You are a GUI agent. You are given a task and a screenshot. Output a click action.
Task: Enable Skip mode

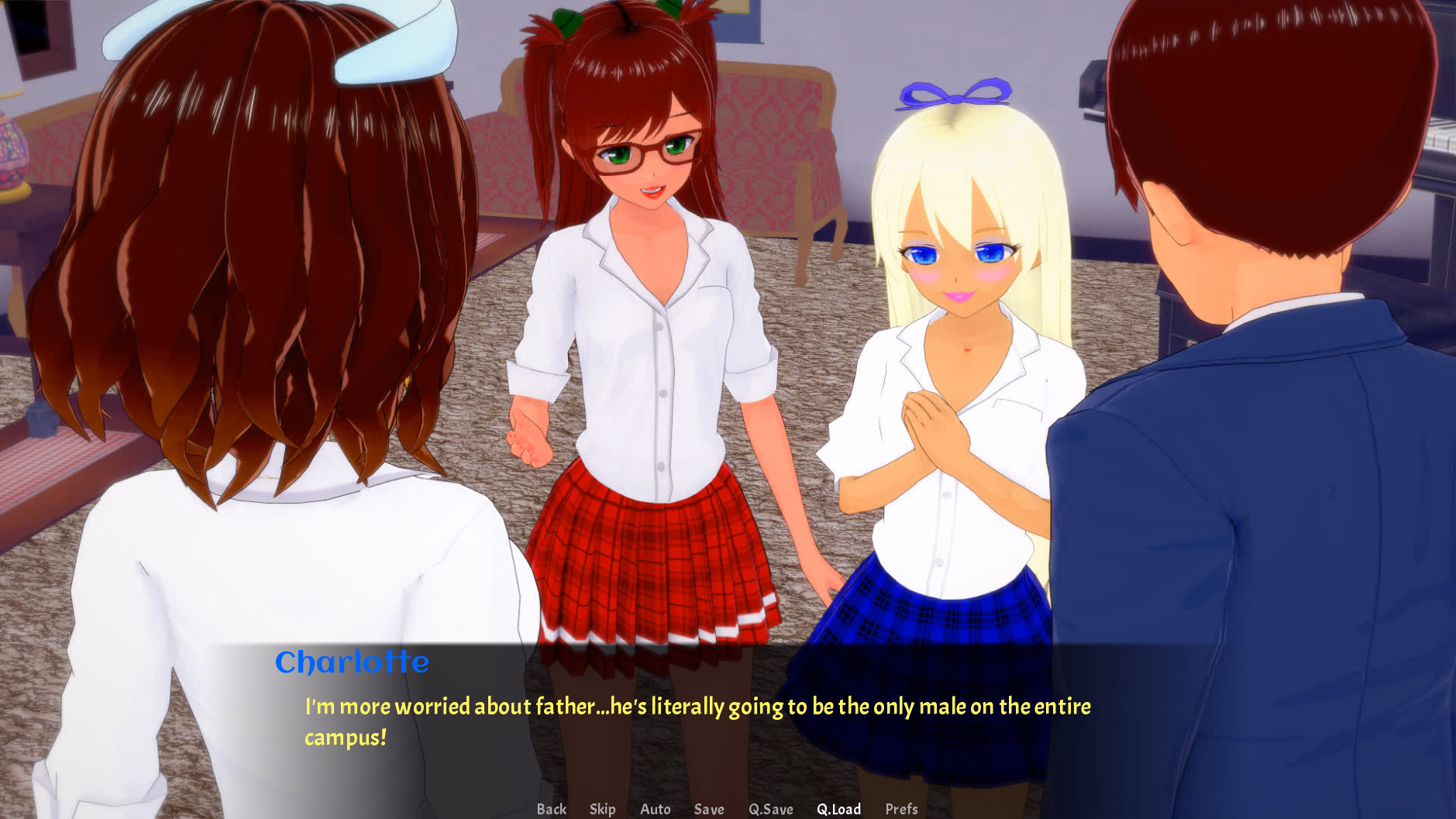(x=603, y=809)
